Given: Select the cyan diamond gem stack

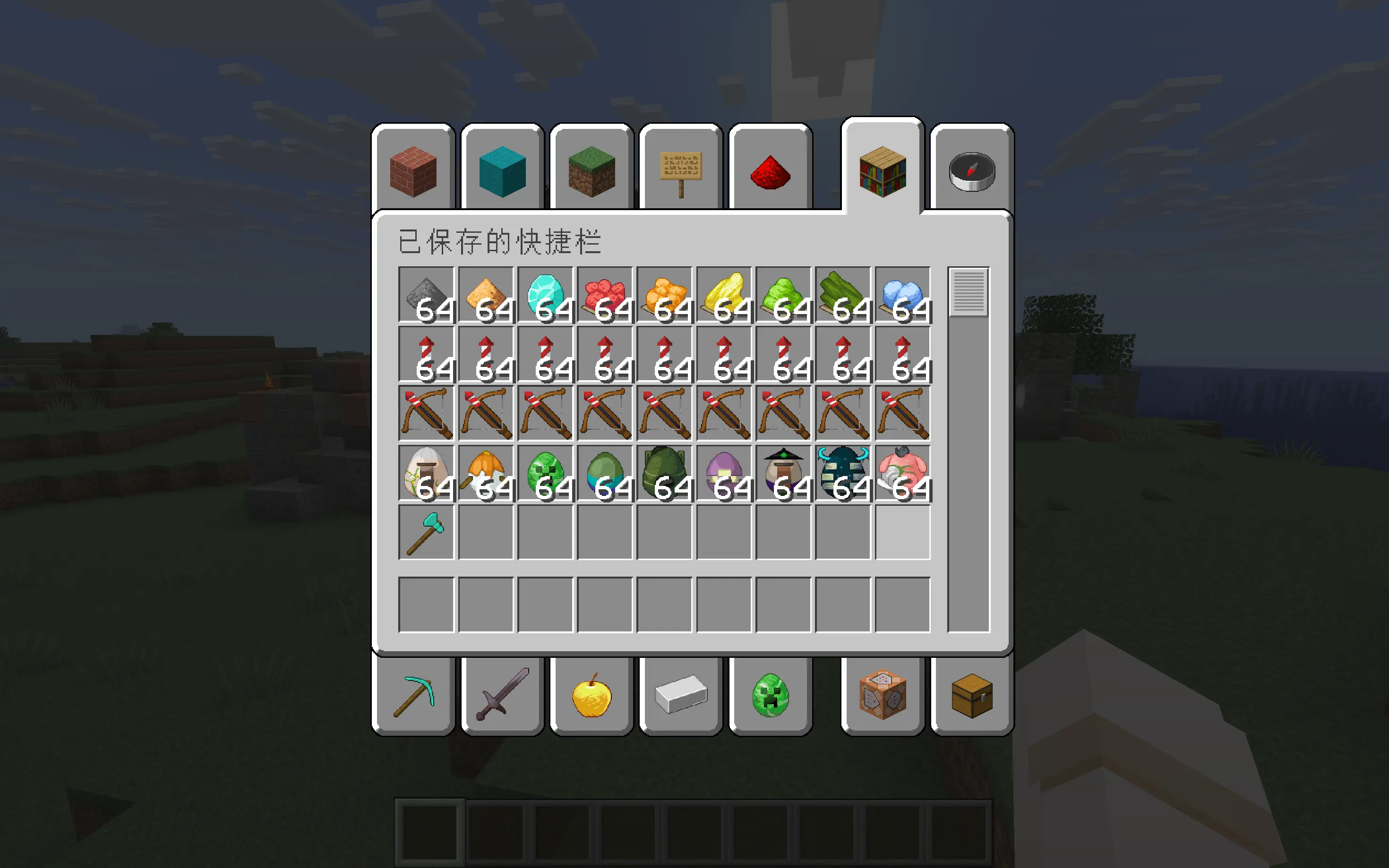Looking at the screenshot, I should [546, 295].
